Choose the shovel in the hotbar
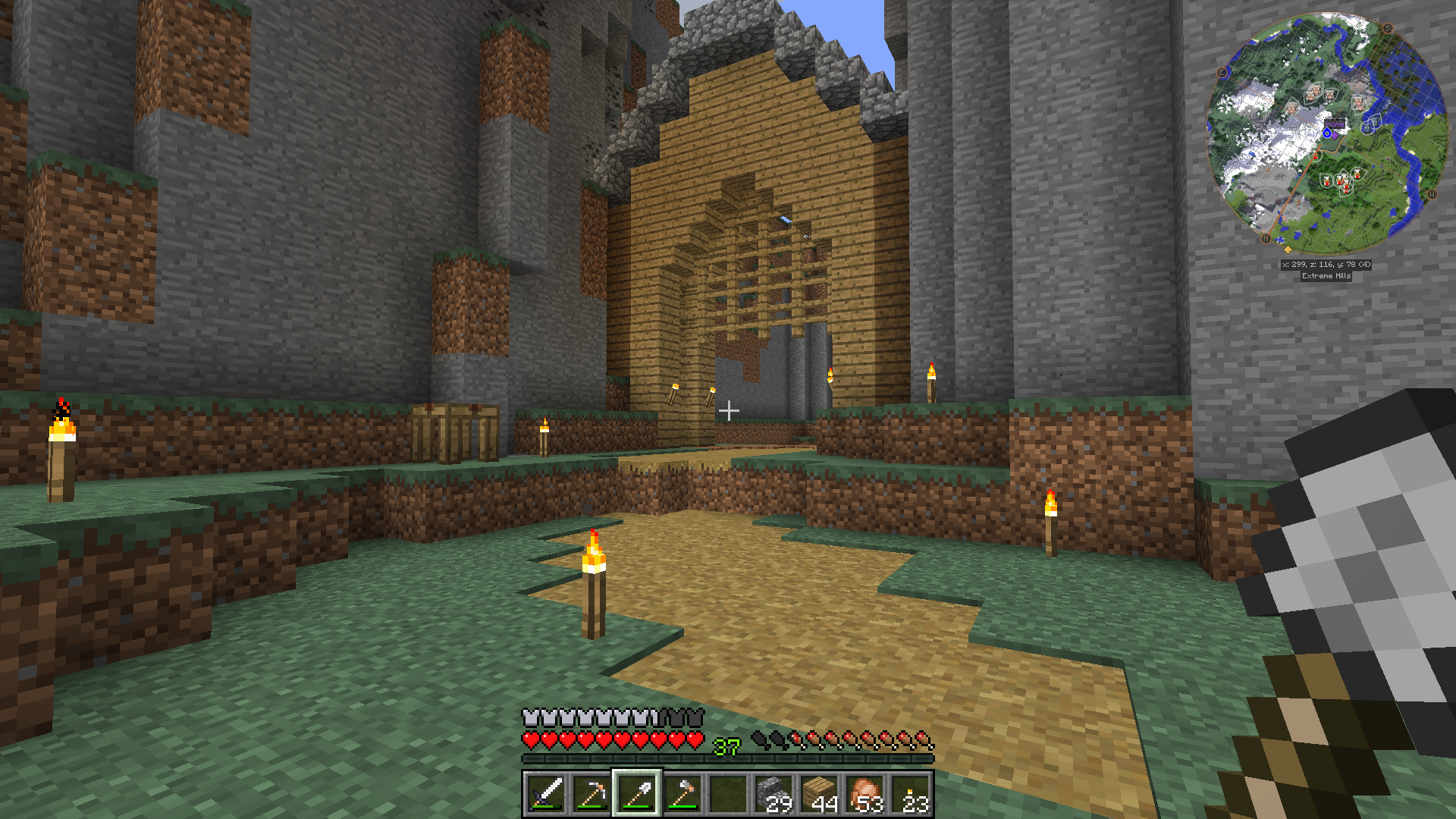This screenshot has width=1456, height=819. click(x=637, y=794)
